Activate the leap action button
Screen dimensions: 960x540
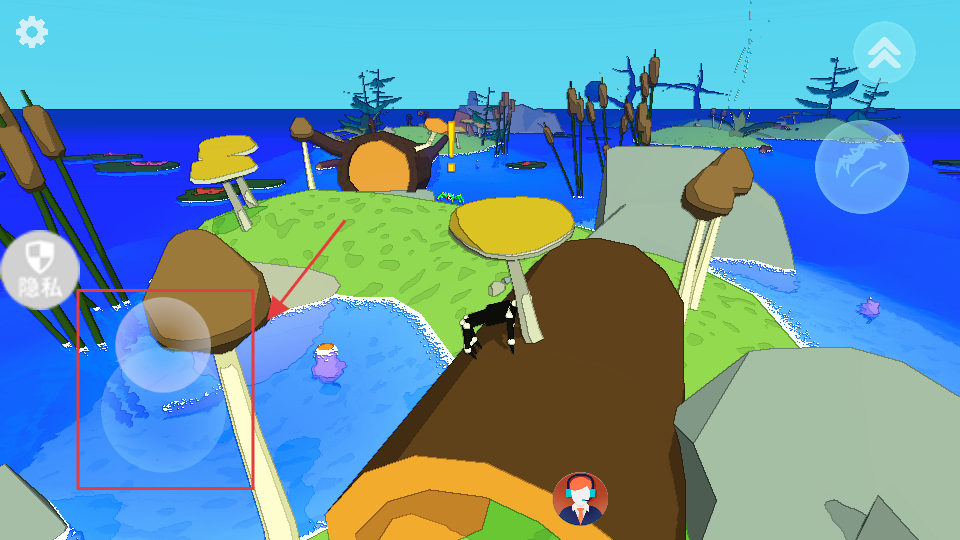point(861,166)
